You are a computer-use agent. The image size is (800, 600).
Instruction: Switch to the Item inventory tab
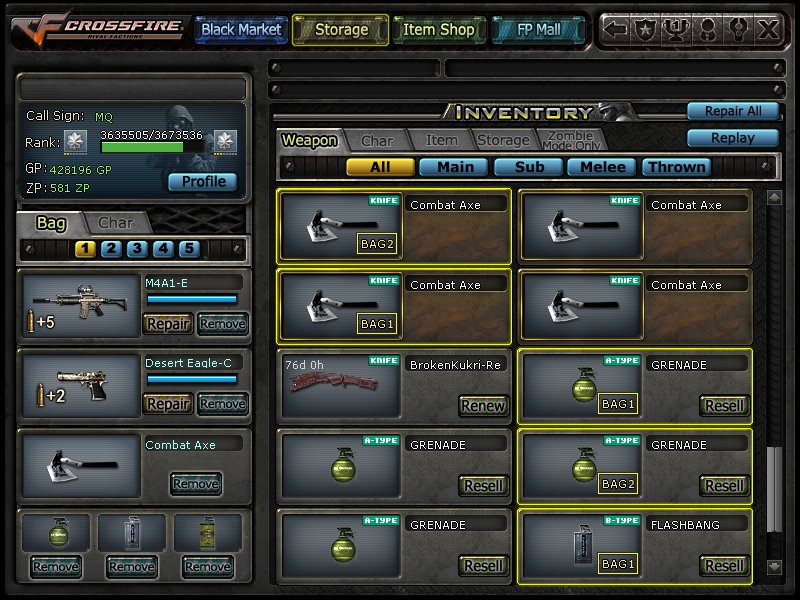click(441, 141)
